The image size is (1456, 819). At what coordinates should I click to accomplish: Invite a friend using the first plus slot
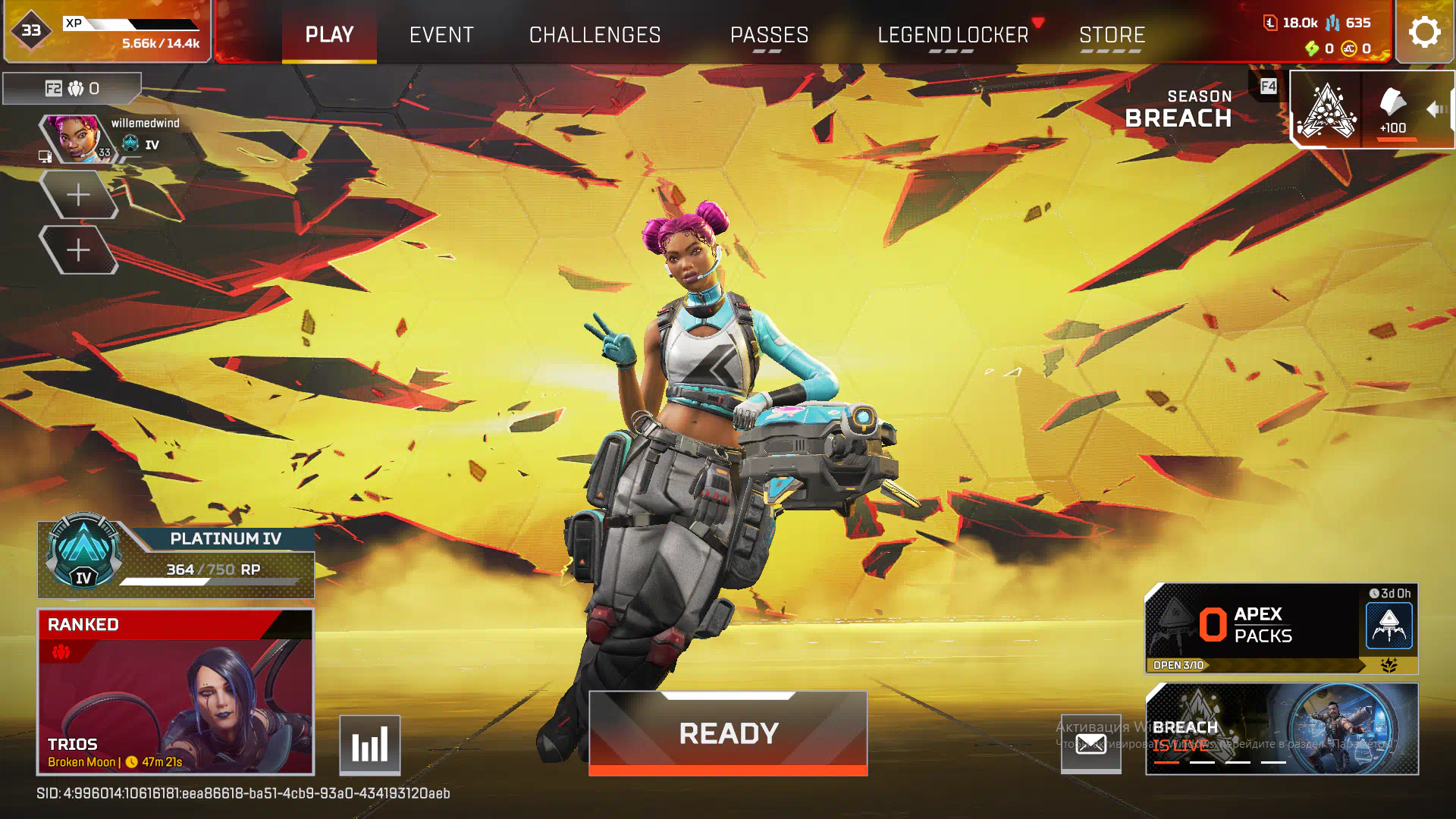[78, 195]
